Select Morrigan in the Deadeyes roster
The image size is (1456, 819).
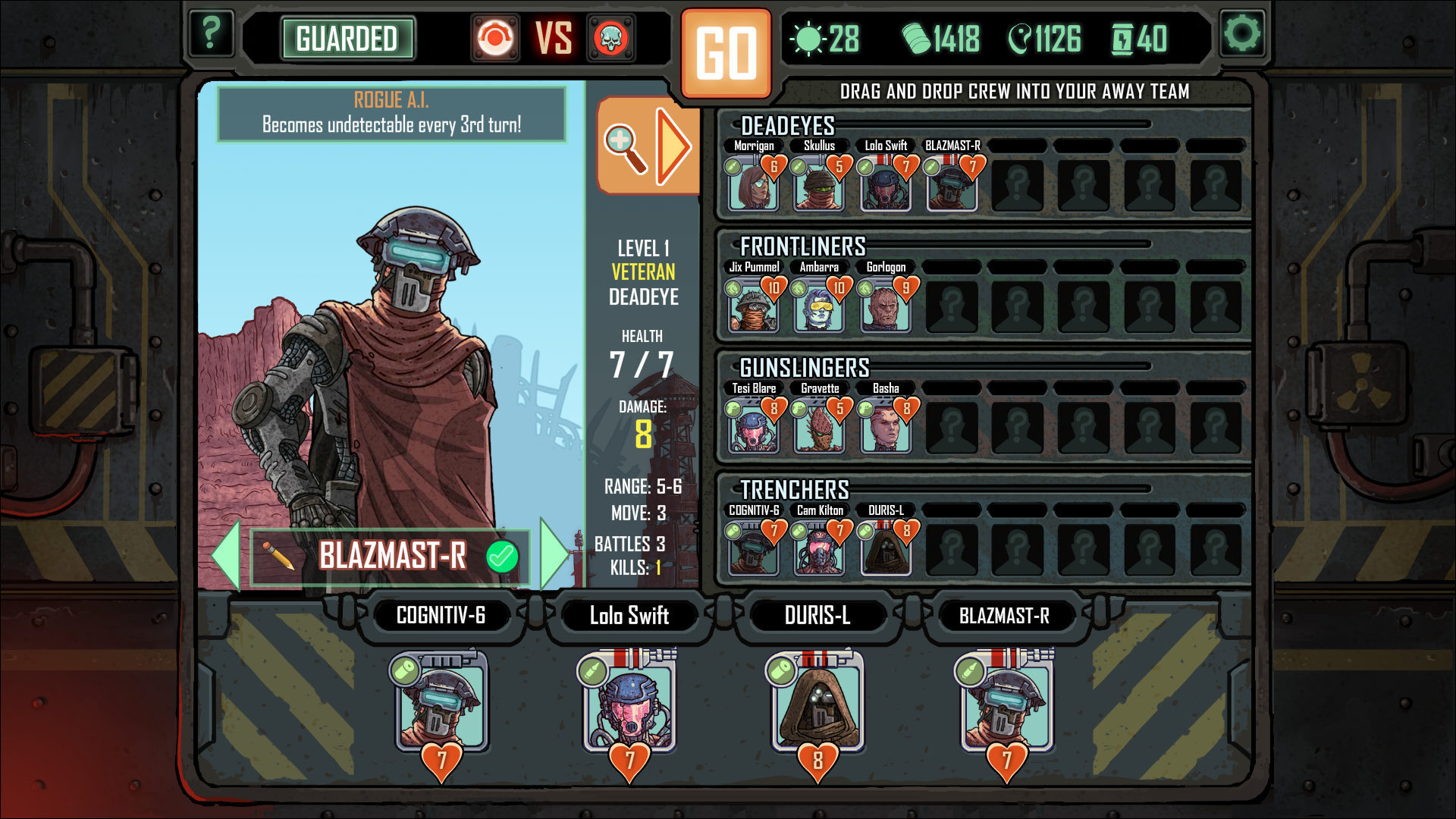click(753, 185)
